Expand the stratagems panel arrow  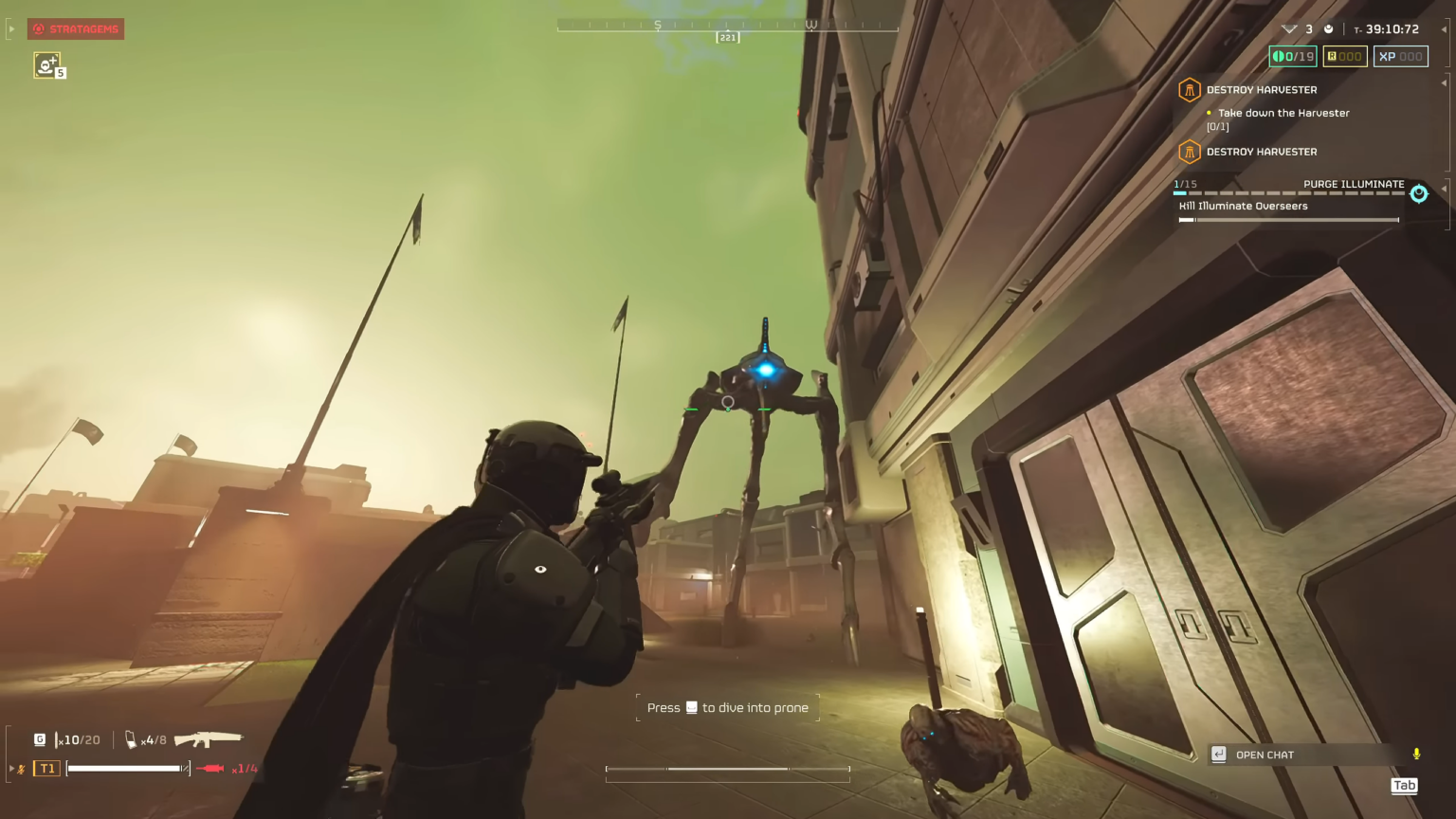[x=11, y=28]
